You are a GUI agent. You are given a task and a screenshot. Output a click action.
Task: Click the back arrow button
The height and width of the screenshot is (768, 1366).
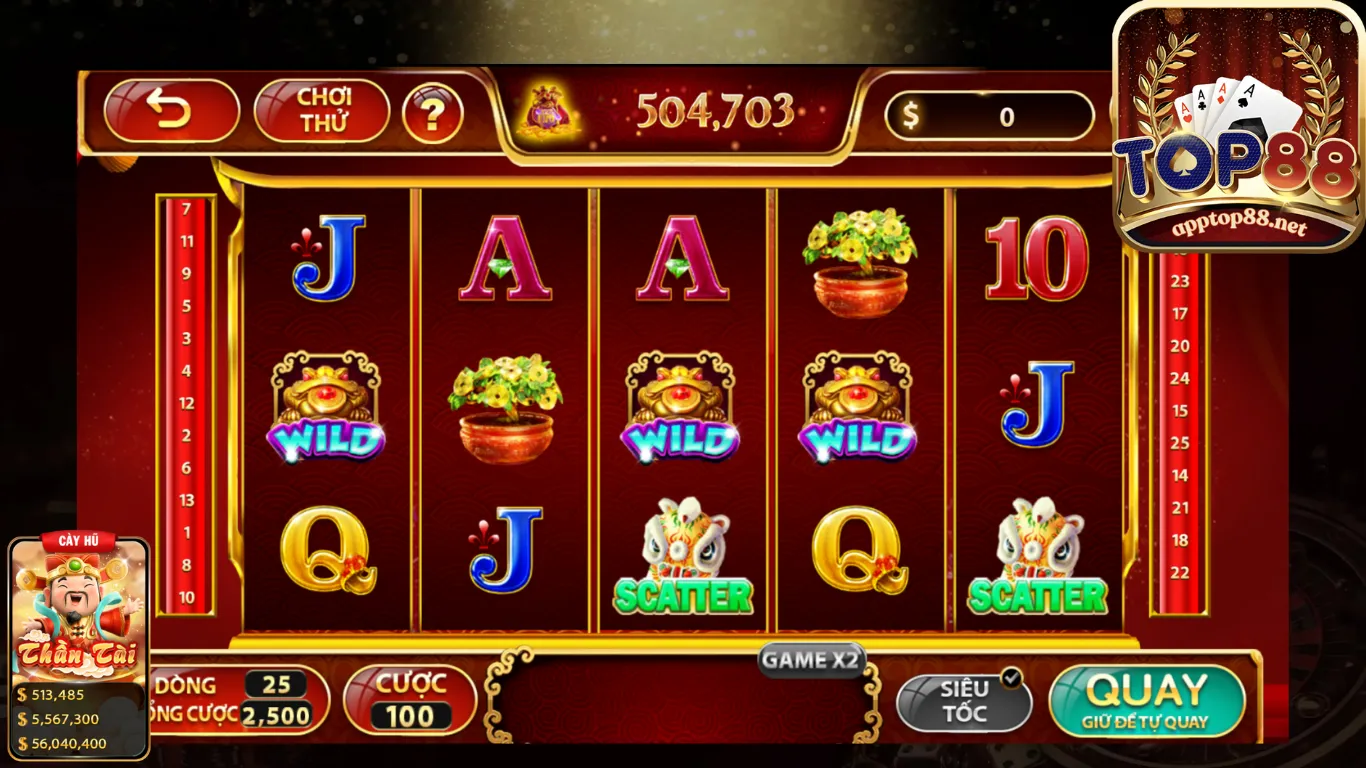[x=172, y=111]
